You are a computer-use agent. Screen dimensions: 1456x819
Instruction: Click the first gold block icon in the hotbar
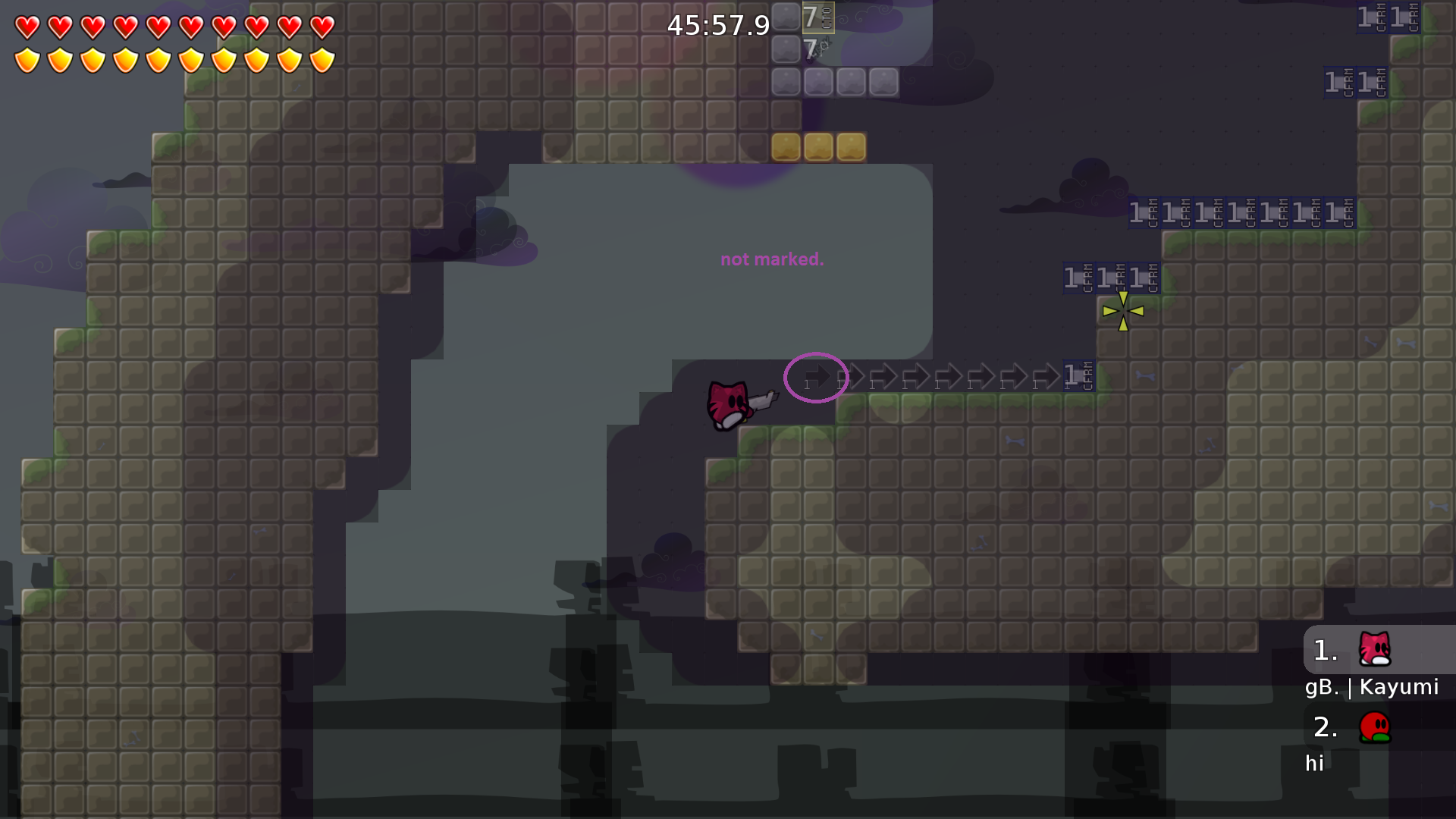click(x=785, y=146)
